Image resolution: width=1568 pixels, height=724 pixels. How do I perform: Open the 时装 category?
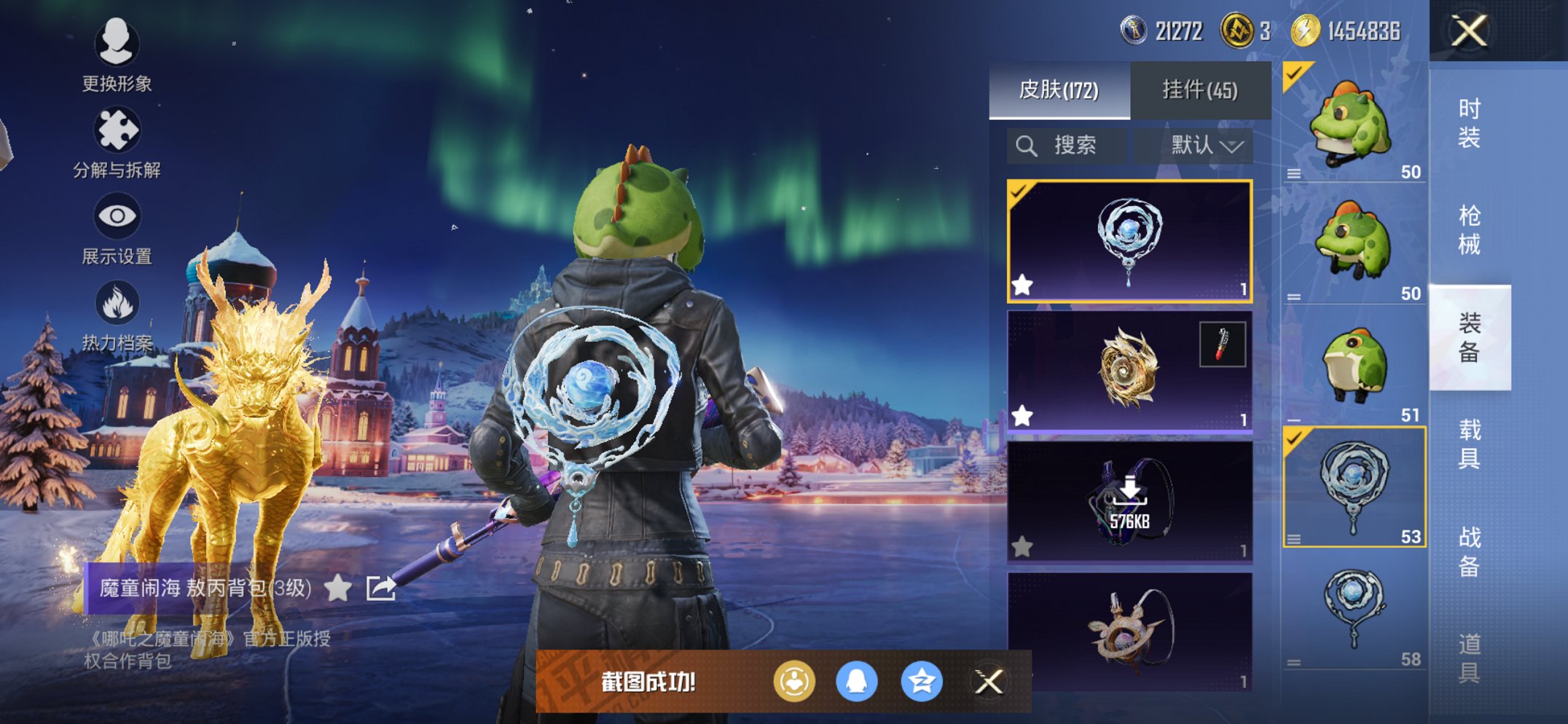tap(1469, 122)
